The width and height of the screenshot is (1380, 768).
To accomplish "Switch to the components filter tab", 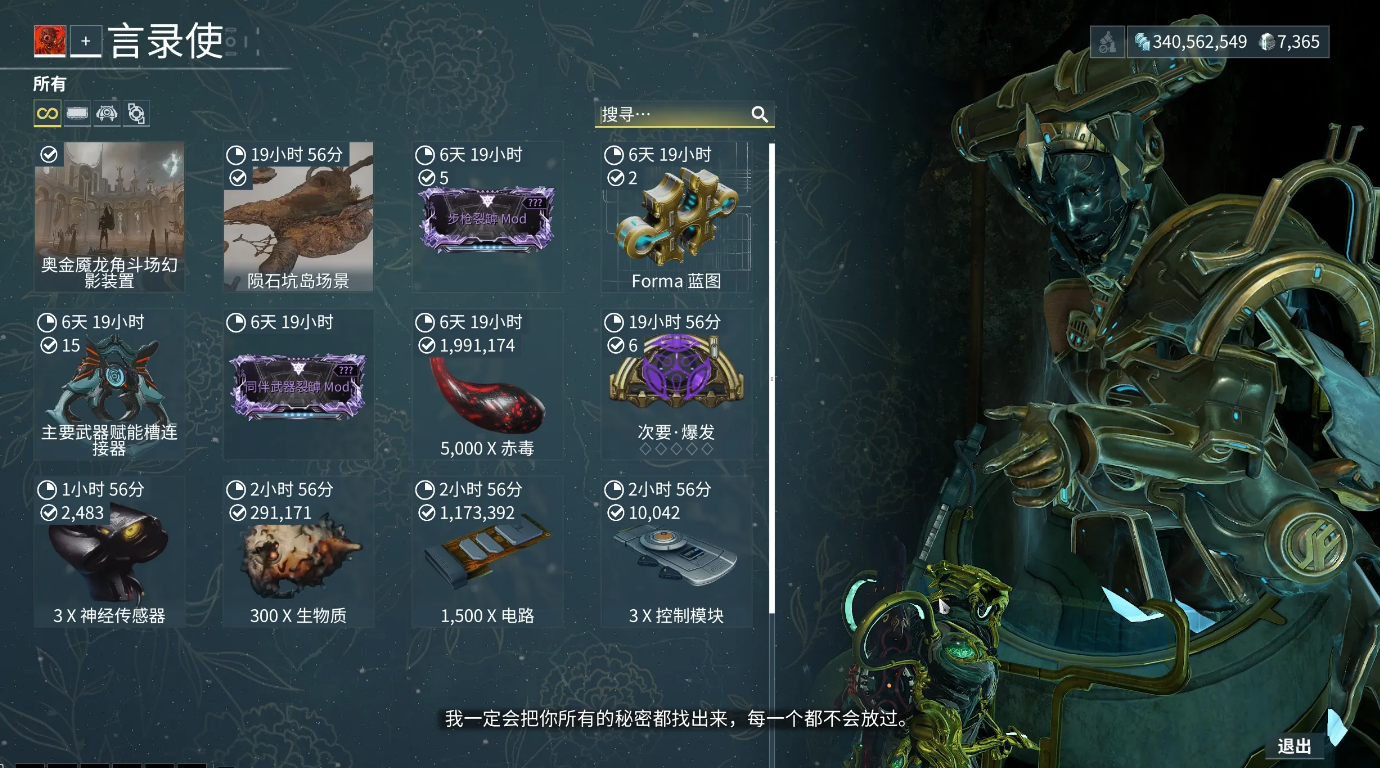I will (x=136, y=114).
